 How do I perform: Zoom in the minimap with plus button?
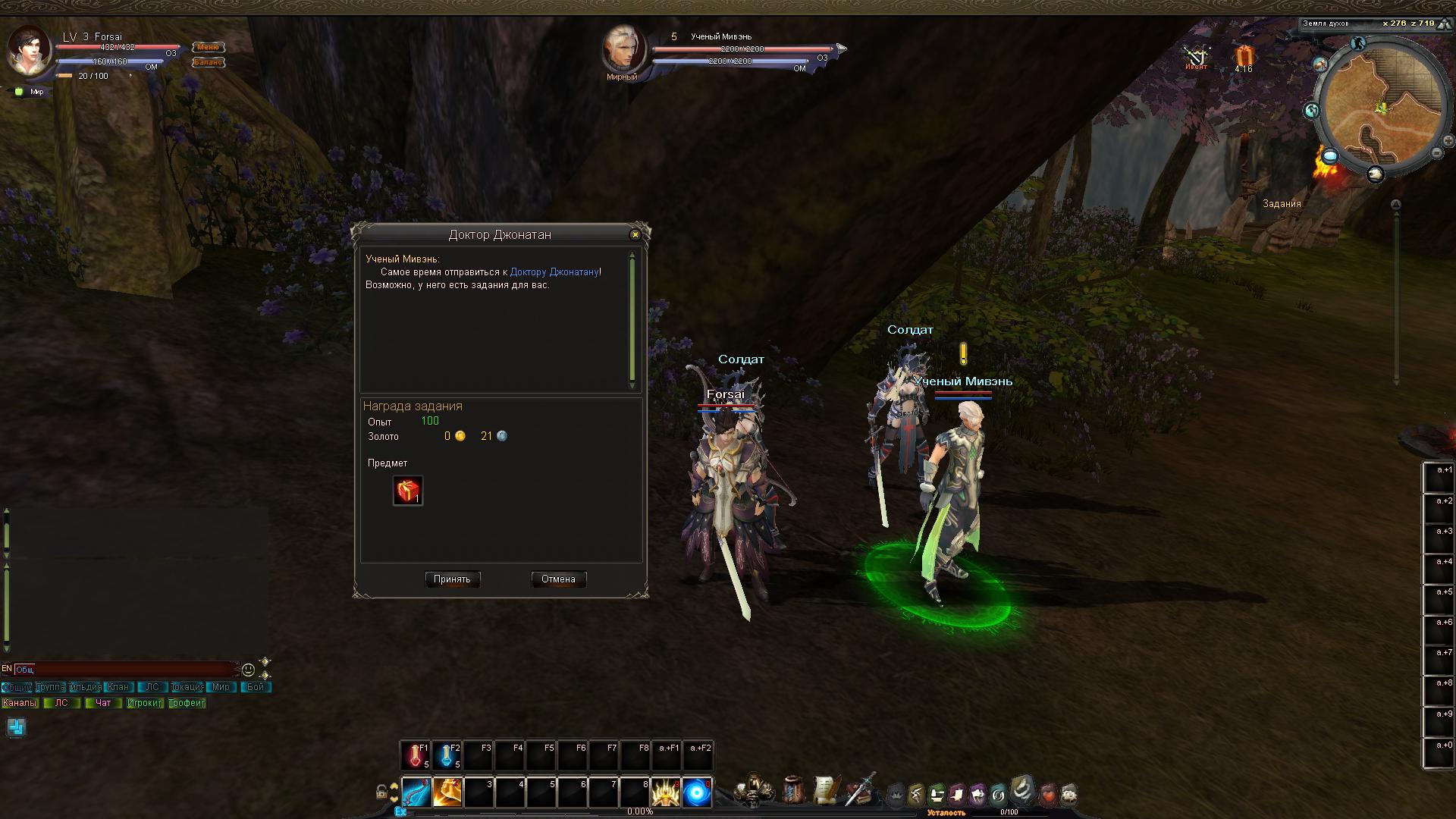(x=1448, y=141)
